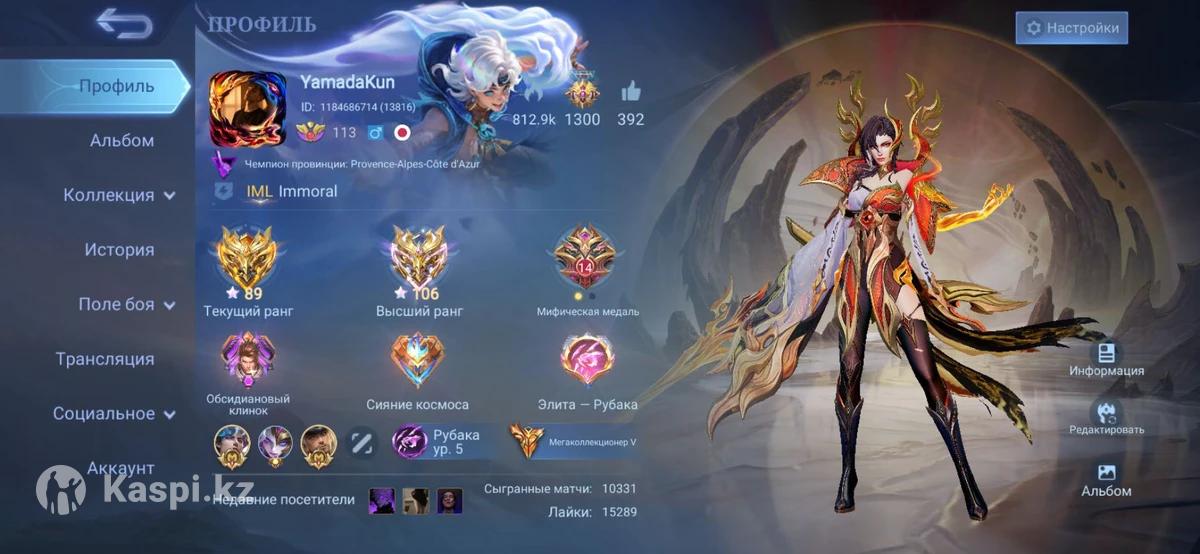The image size is (1200, 554).
Task: Open the Информация button beside hero
Action: pyautogui.click(x=1106, y=356)
